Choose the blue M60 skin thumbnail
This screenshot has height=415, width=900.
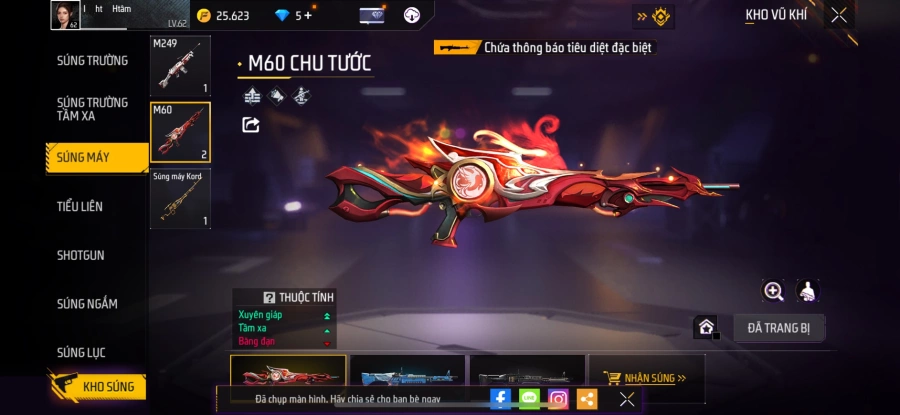tap(407, 378)
